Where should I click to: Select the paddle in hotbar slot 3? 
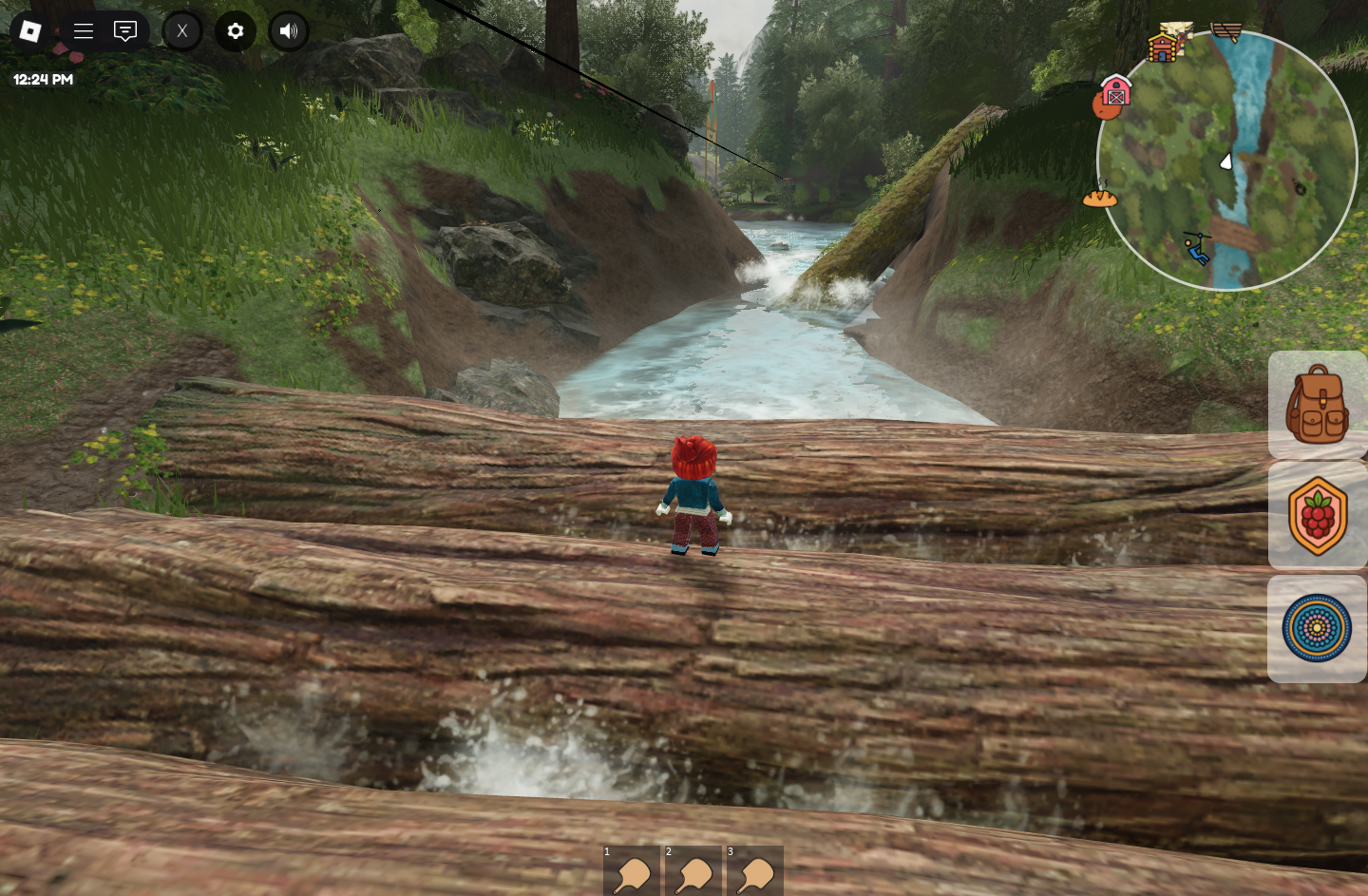tap(755, 872)
